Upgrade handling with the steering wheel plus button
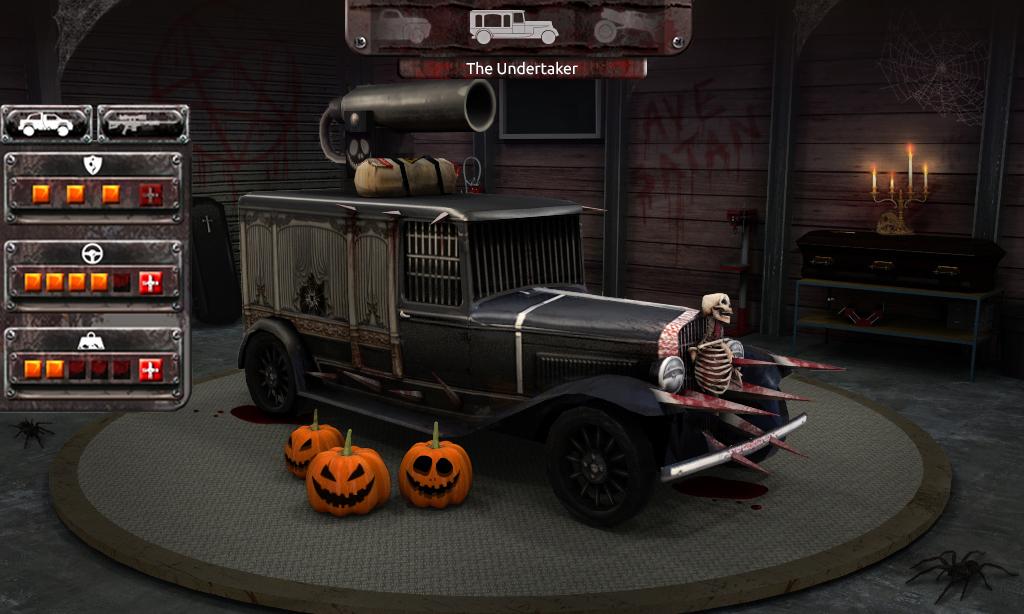1024x614 pixels. (150, 283)
